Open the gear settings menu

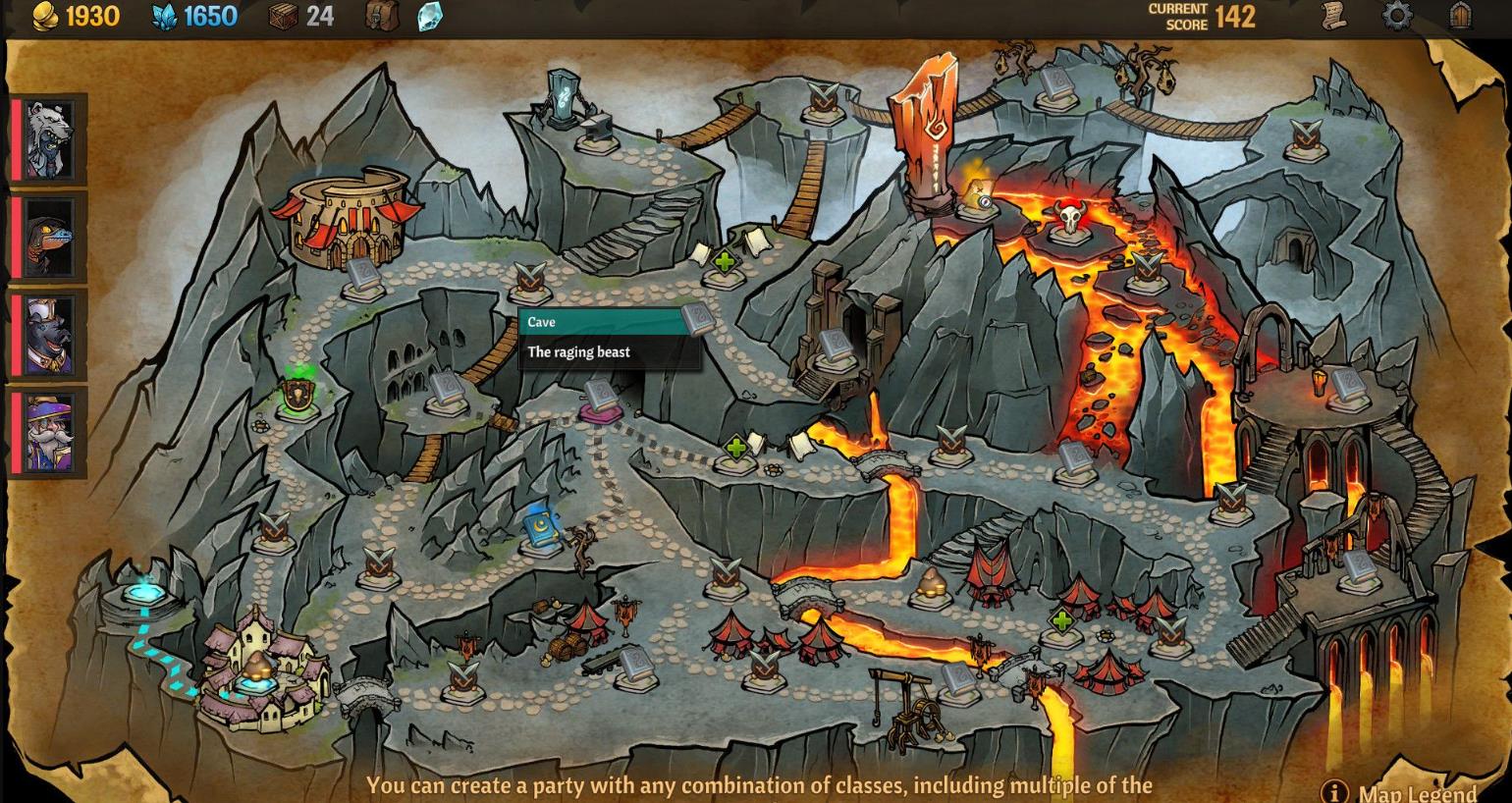(1396, 16)
